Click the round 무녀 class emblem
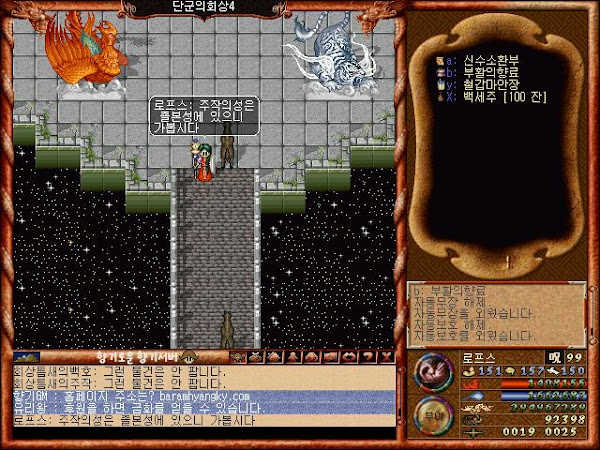The width and height of the screenshot is (600, 450). click(x=433, y=415)
